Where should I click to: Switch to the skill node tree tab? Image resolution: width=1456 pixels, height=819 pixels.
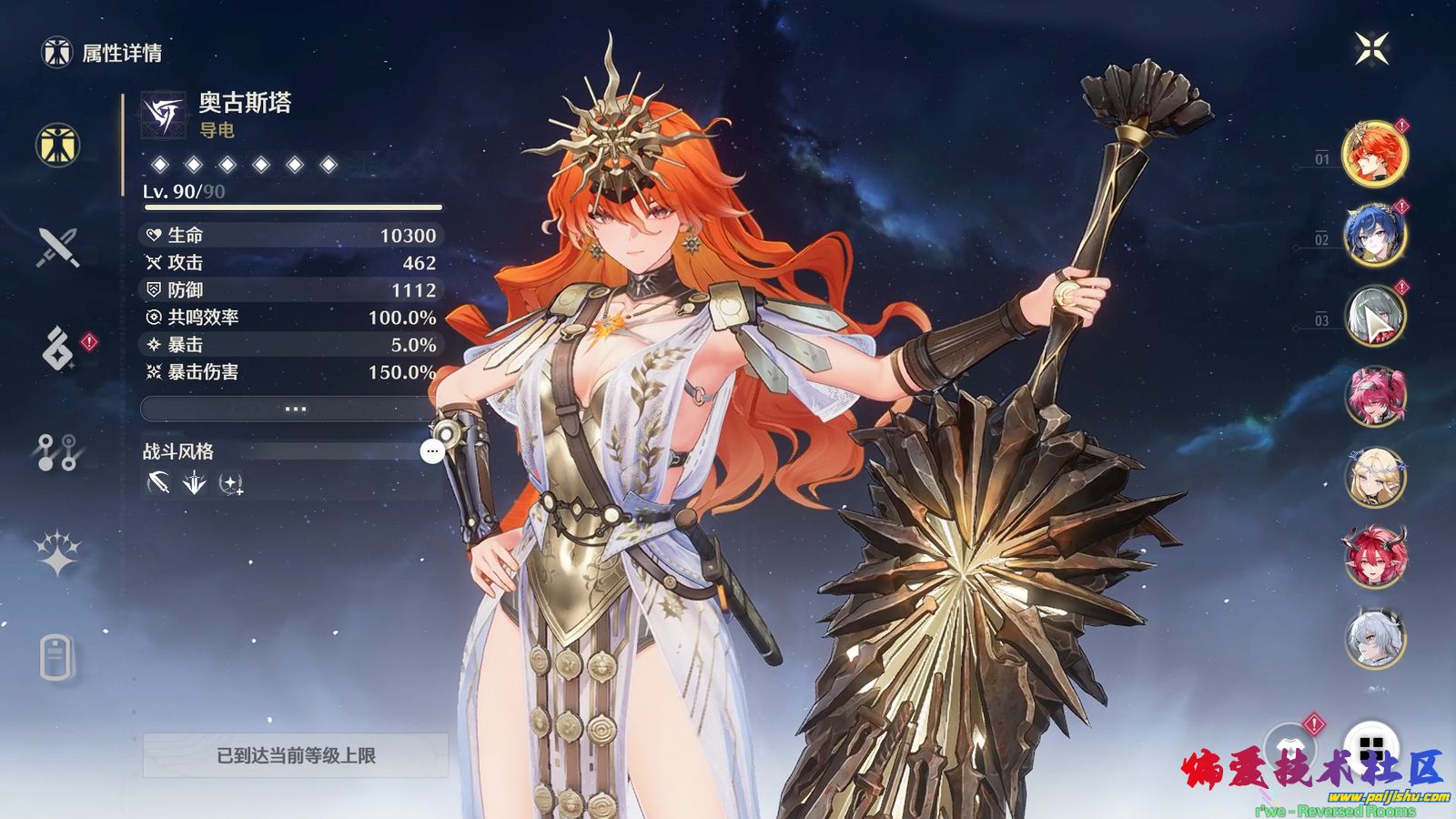tap(57, 451)
